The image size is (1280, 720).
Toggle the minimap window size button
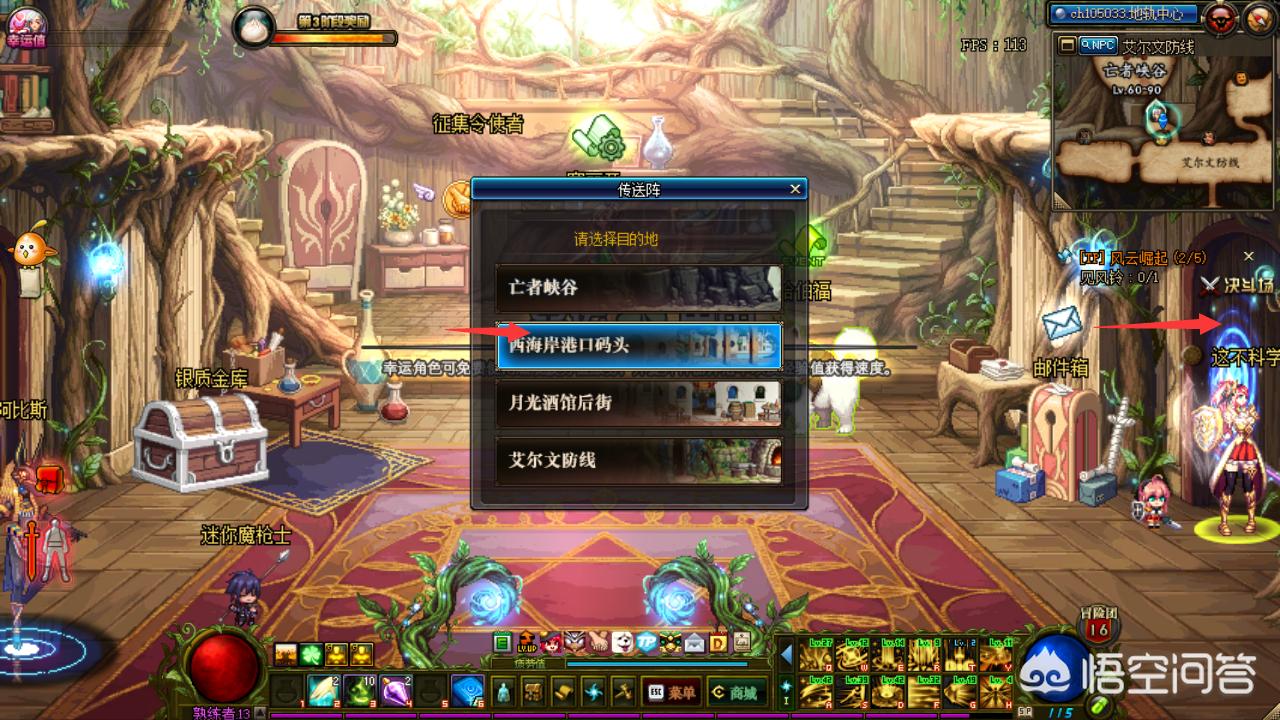pos(1067,45)
